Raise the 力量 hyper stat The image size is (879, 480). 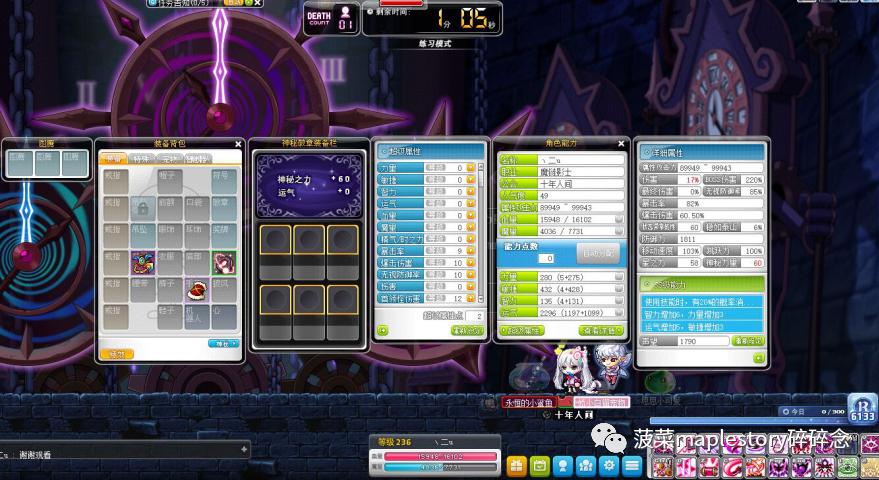pos(472,168)
